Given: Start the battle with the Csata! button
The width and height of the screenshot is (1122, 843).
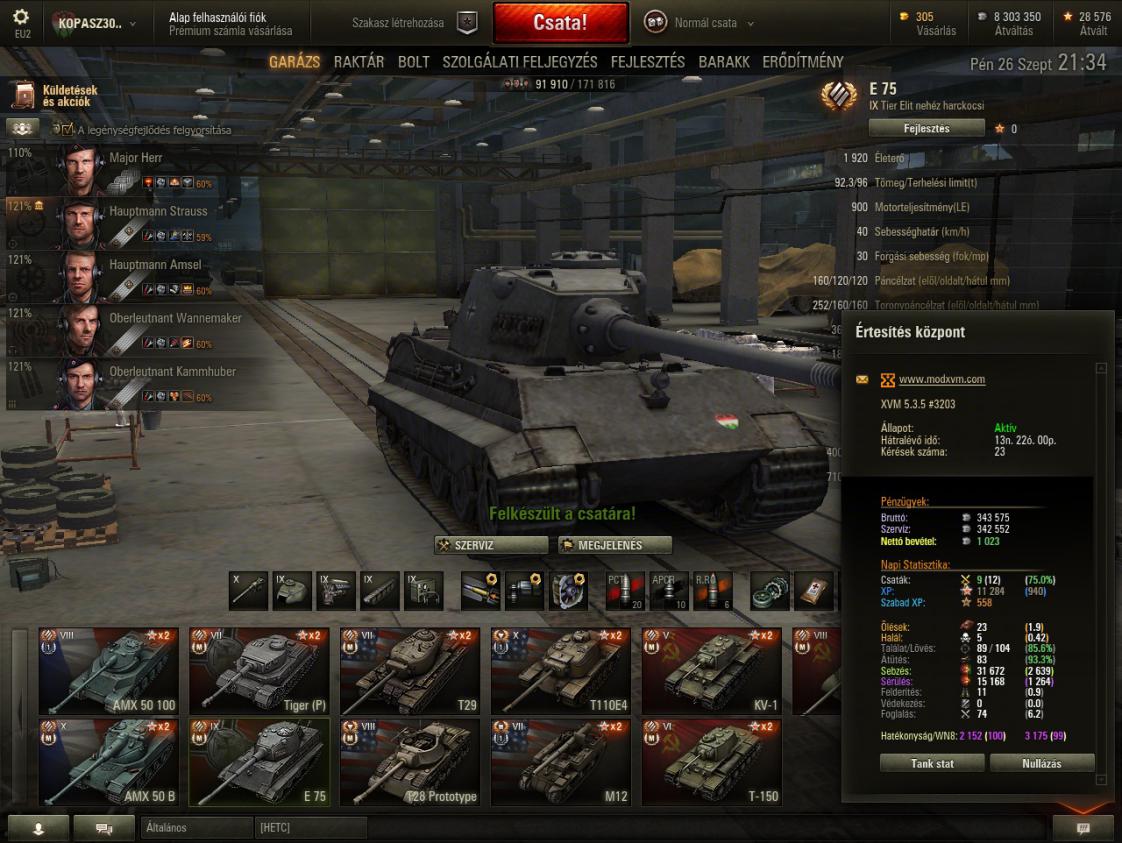Looking at the screenshot, I should (x=560, y=22).
